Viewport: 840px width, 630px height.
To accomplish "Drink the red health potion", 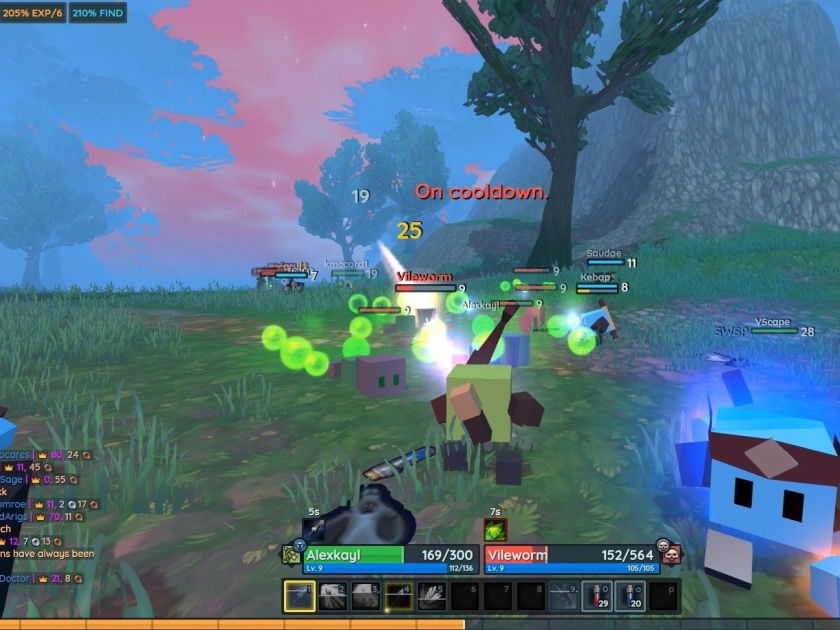I will pos(597,596).
